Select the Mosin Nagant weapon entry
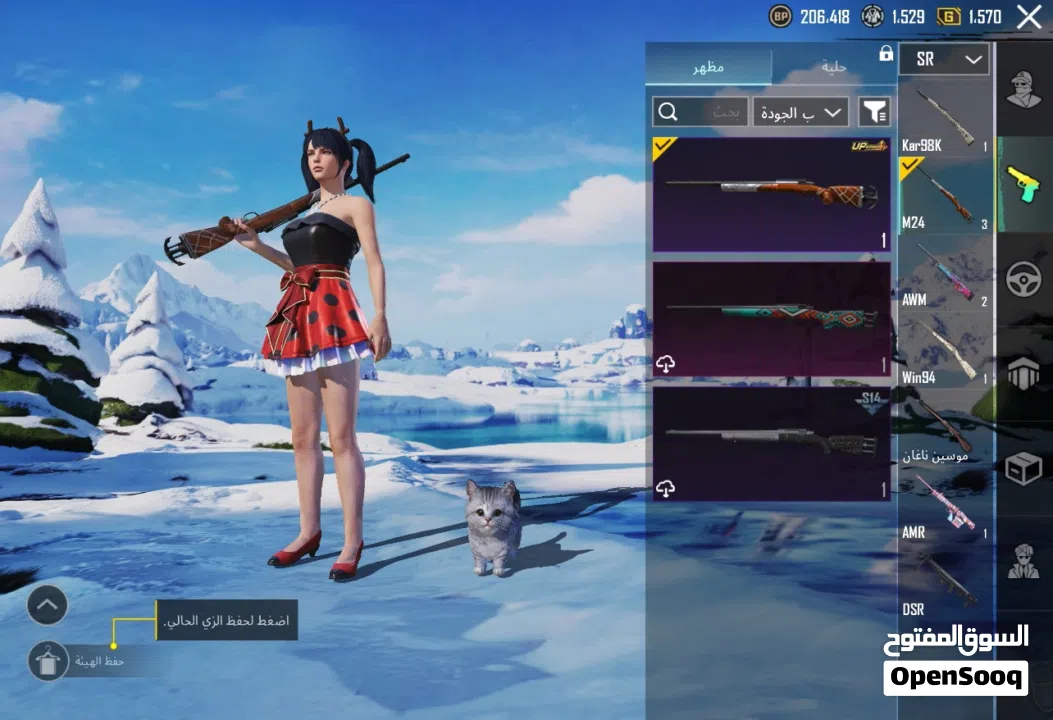The image size is (1053, 720). 945,428
